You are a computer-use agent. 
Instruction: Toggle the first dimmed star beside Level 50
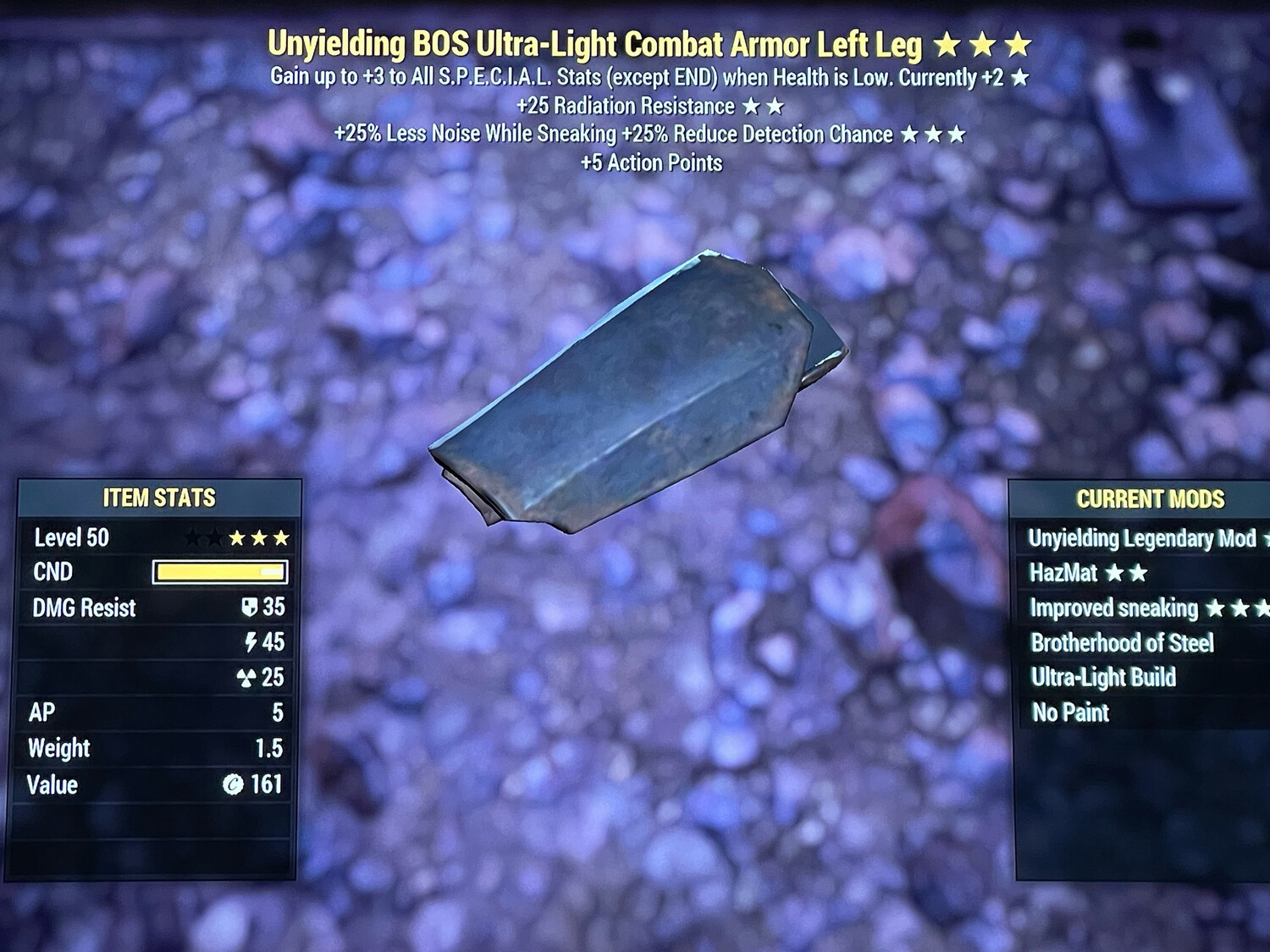pyautogui.click(x=193, y=536)
